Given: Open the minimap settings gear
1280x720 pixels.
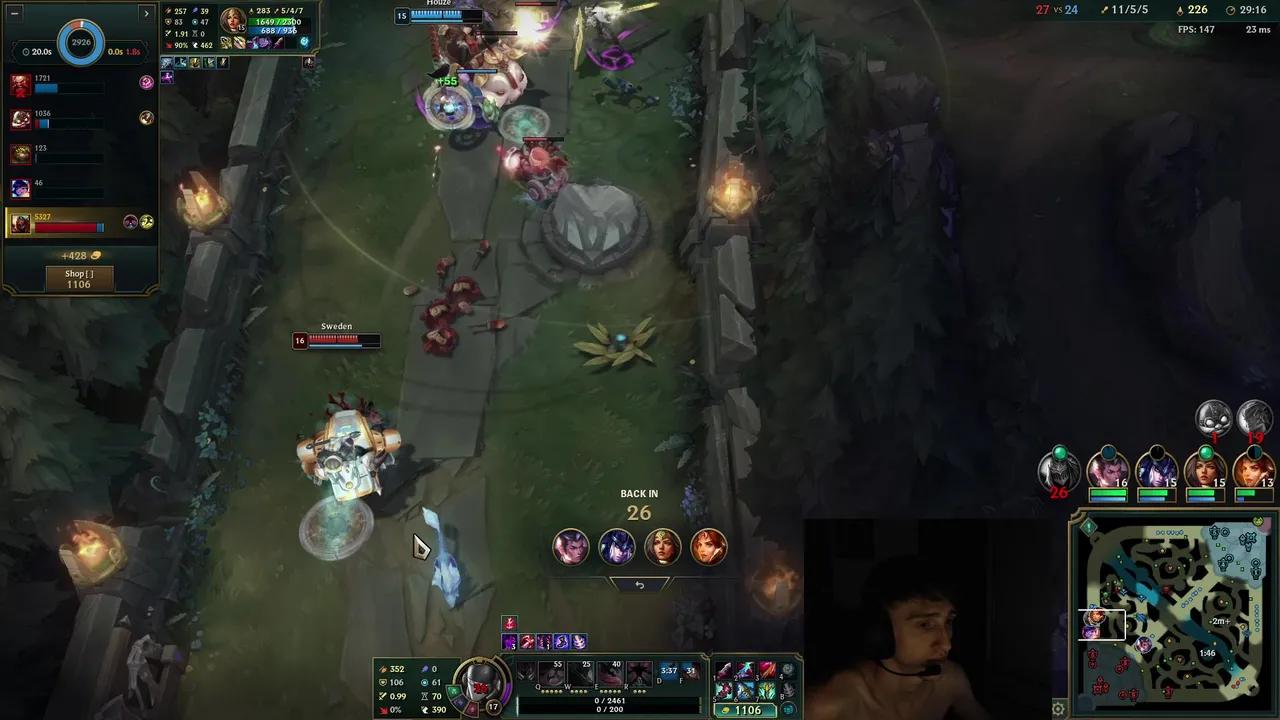Looking at the screenshot, I should tap(1058, 708).
